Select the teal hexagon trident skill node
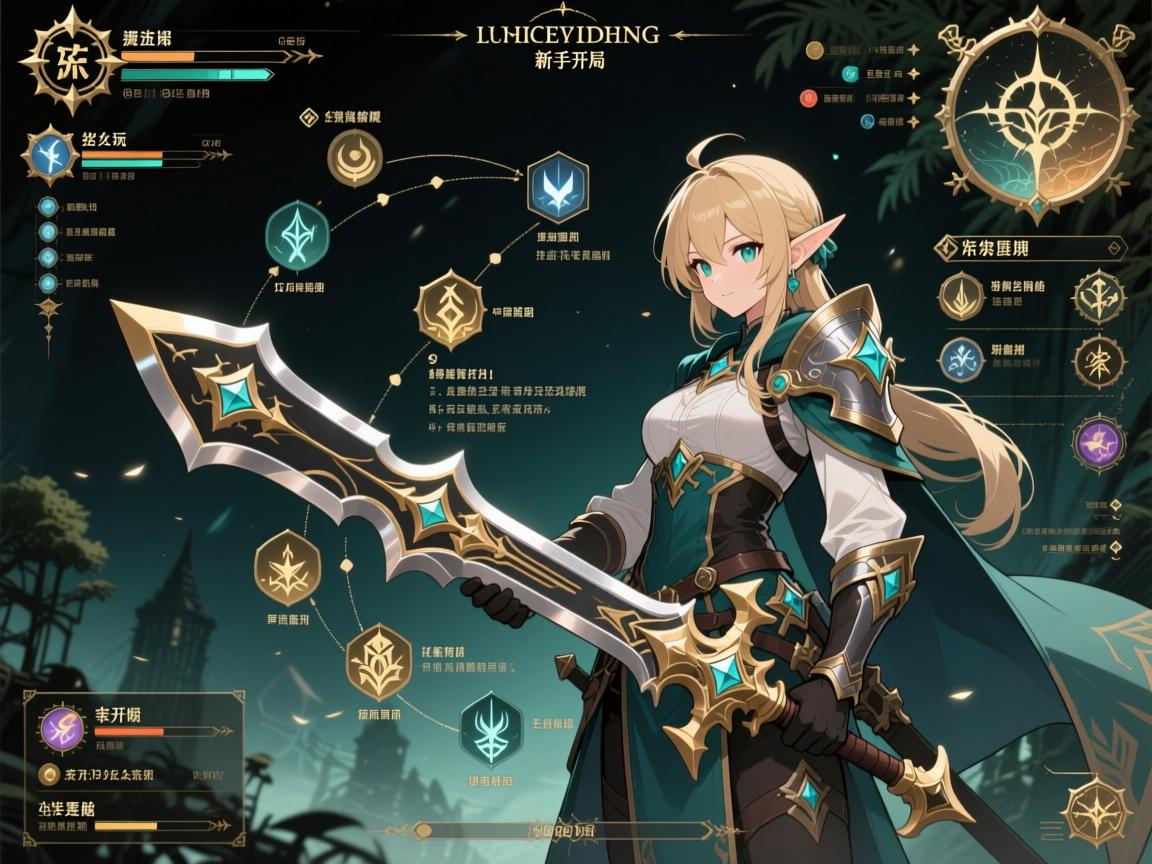The height and width of the screenshot is (864, 1152). (x=492, y=725)
